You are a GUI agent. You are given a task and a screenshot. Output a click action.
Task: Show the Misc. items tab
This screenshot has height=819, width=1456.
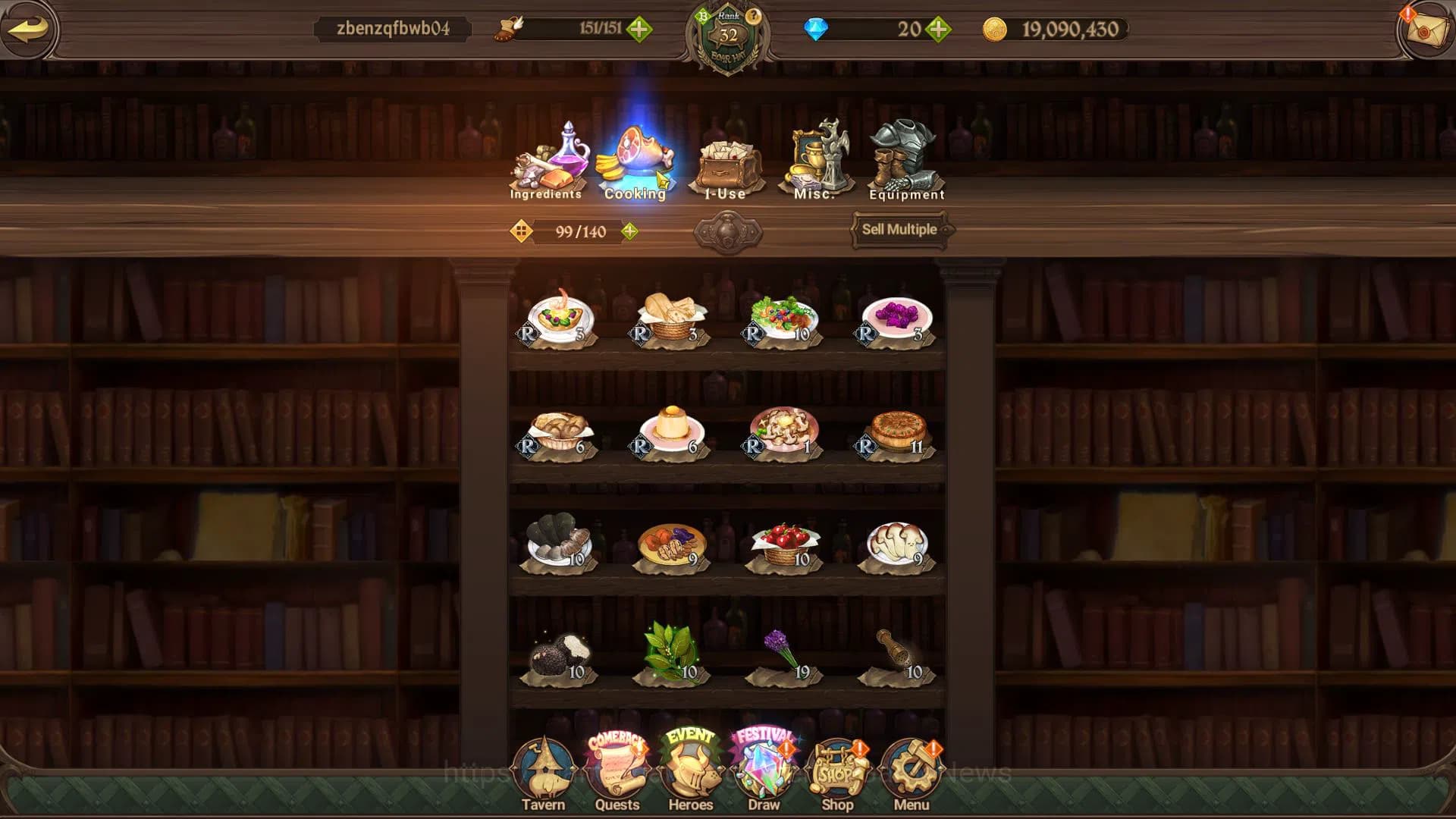[815, 162]
